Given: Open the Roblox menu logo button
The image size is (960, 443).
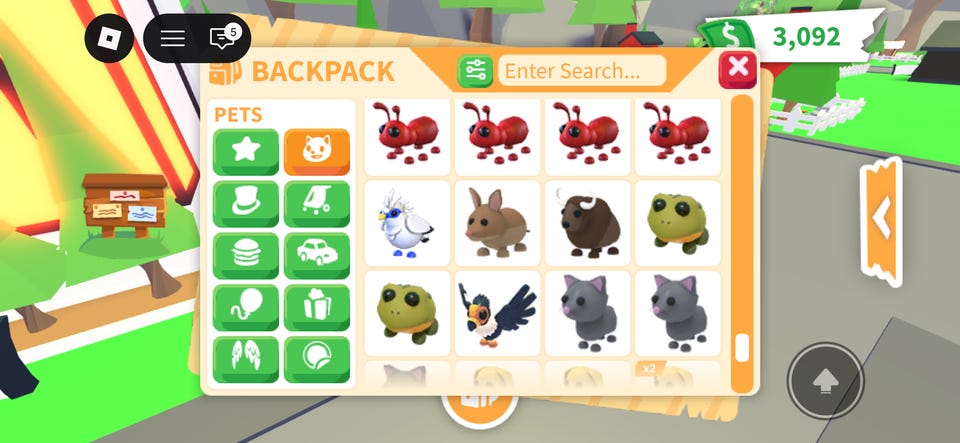Looking at the screenshot, I should [108, 39].
